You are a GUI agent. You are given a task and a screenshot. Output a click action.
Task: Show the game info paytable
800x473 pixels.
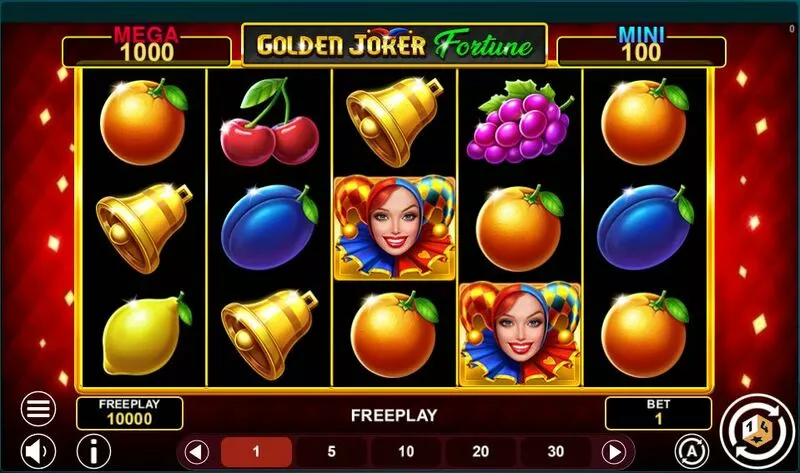94,449
